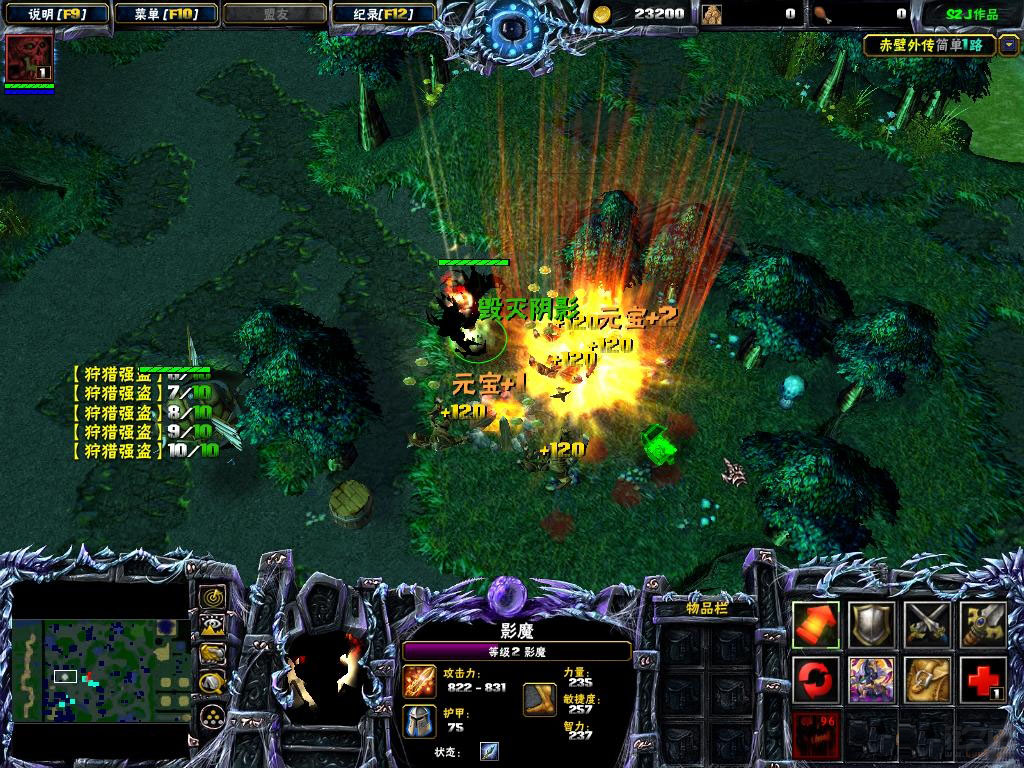Viewport: 1024px width, 768px height.
Task: Click the minimap to move view
Action: tap(99, 666)
